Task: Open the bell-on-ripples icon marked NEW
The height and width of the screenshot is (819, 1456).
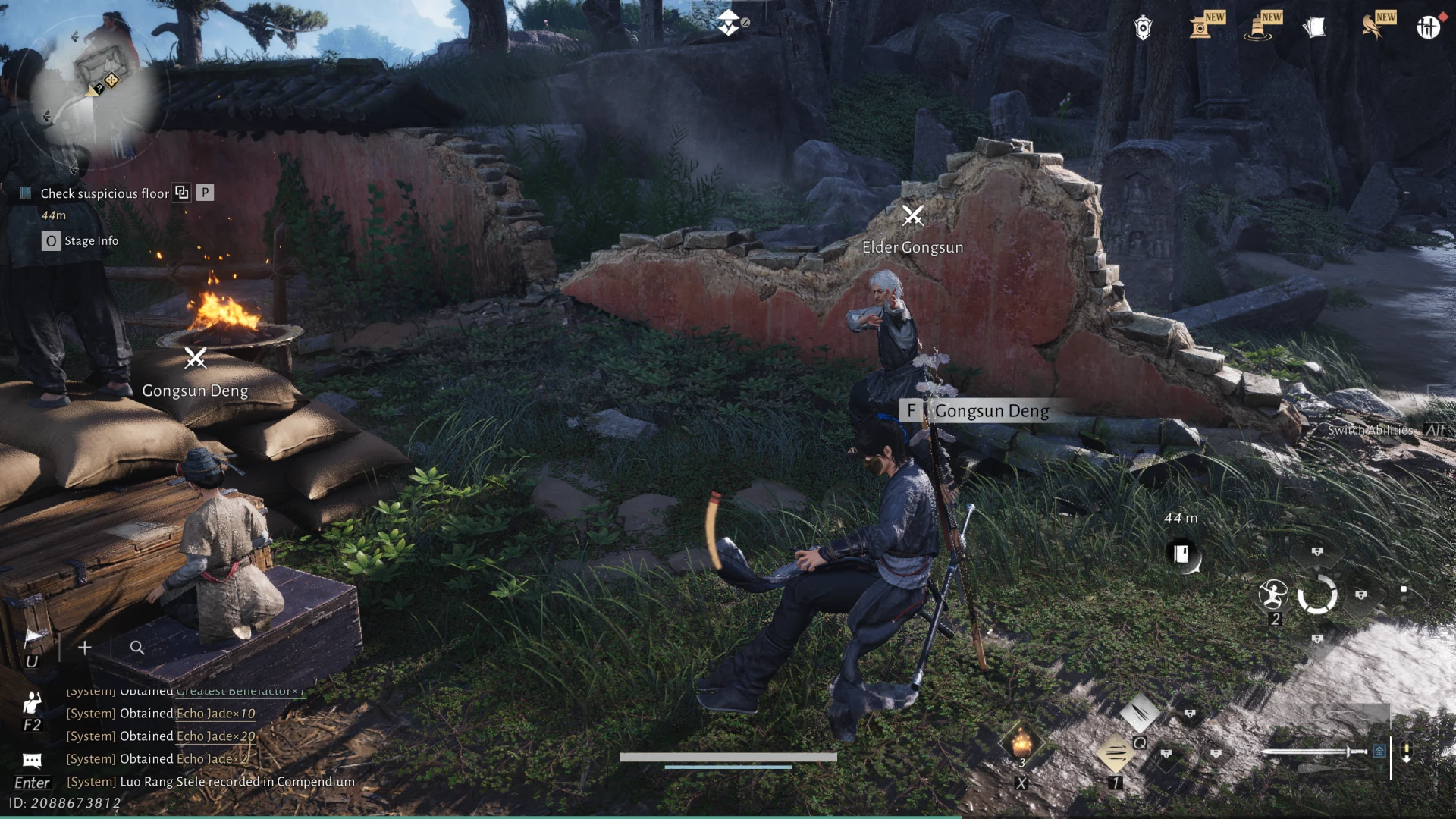Action: tap(1259, 28)
